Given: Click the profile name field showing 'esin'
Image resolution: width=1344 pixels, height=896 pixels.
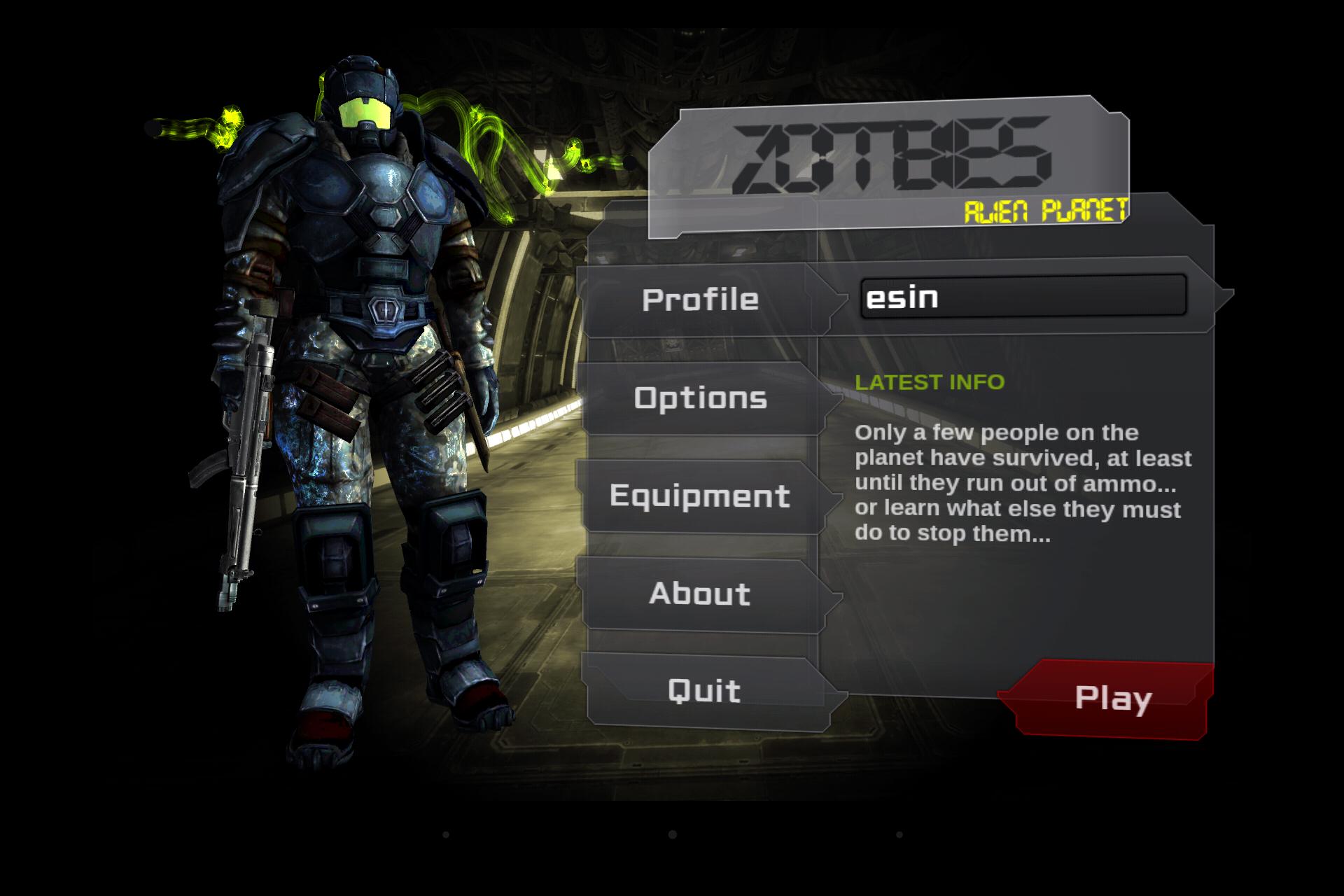Looking at the screenshot, I should 1022,297.
